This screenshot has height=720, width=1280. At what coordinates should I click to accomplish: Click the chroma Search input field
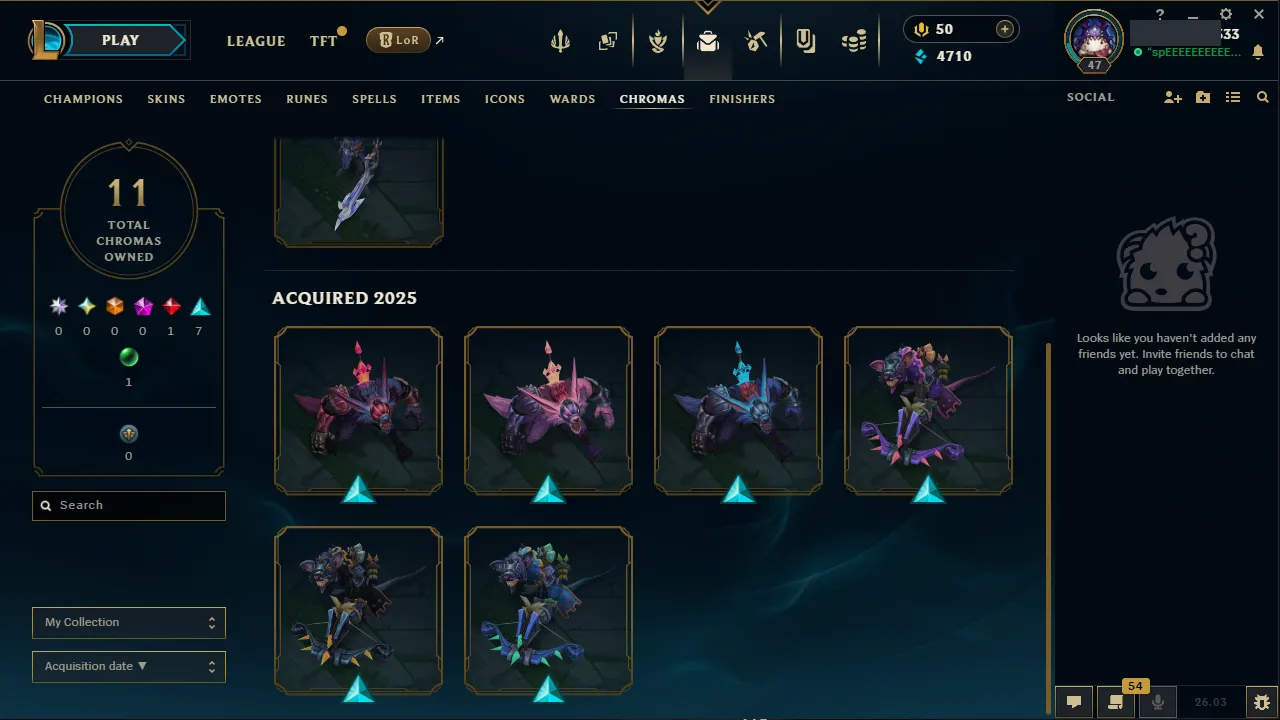(x=128, y=506)
